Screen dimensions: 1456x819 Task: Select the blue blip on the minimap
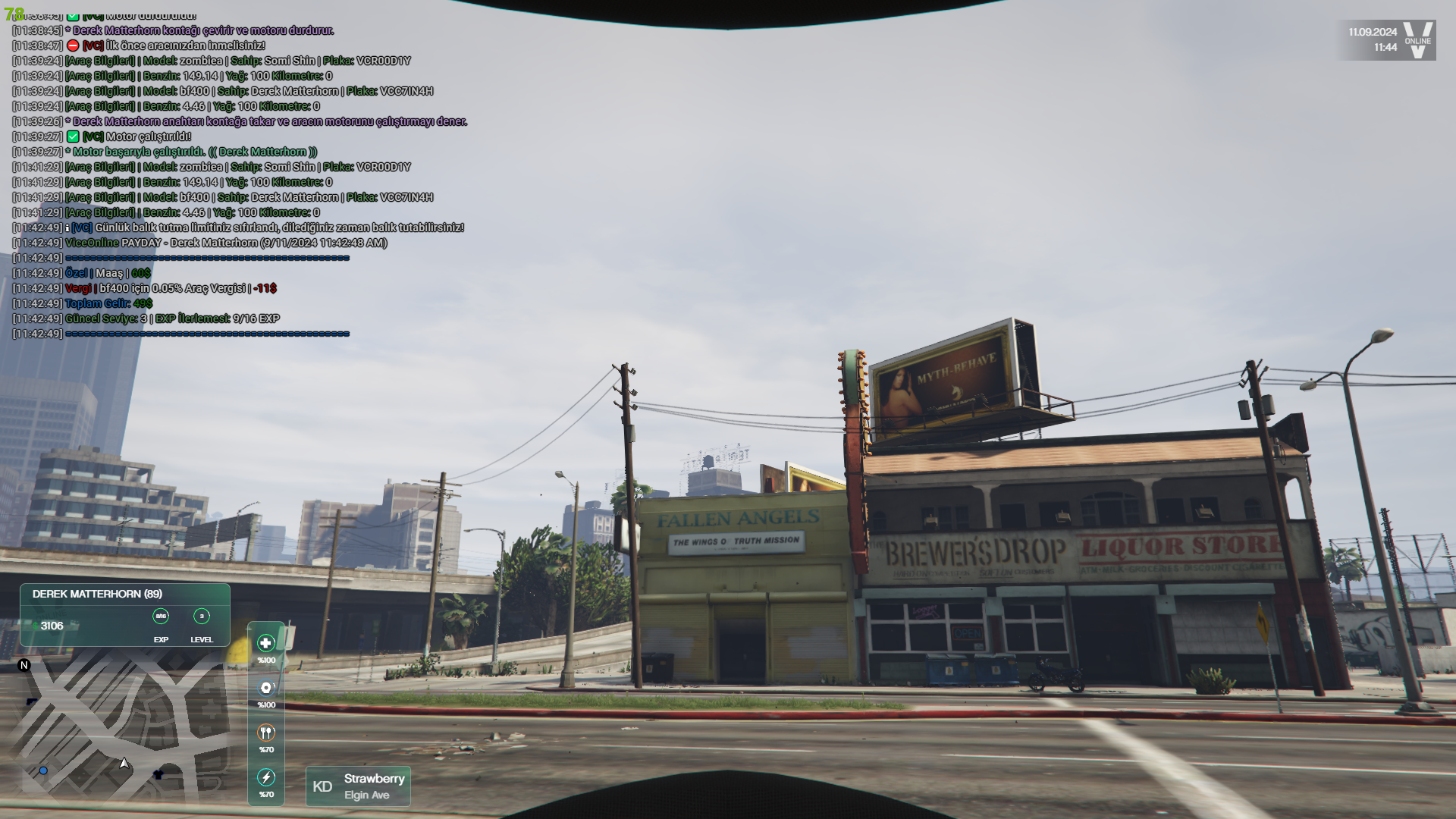(x=43, y=770)
